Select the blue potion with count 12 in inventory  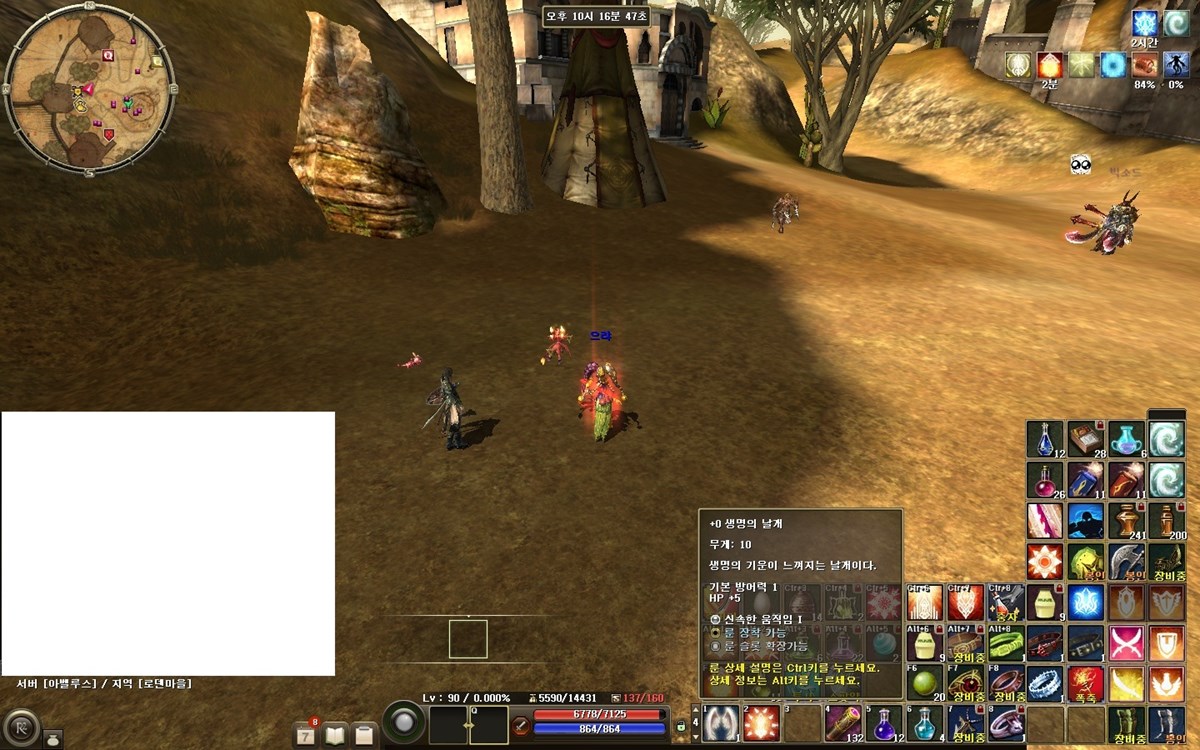[1045, 439]
